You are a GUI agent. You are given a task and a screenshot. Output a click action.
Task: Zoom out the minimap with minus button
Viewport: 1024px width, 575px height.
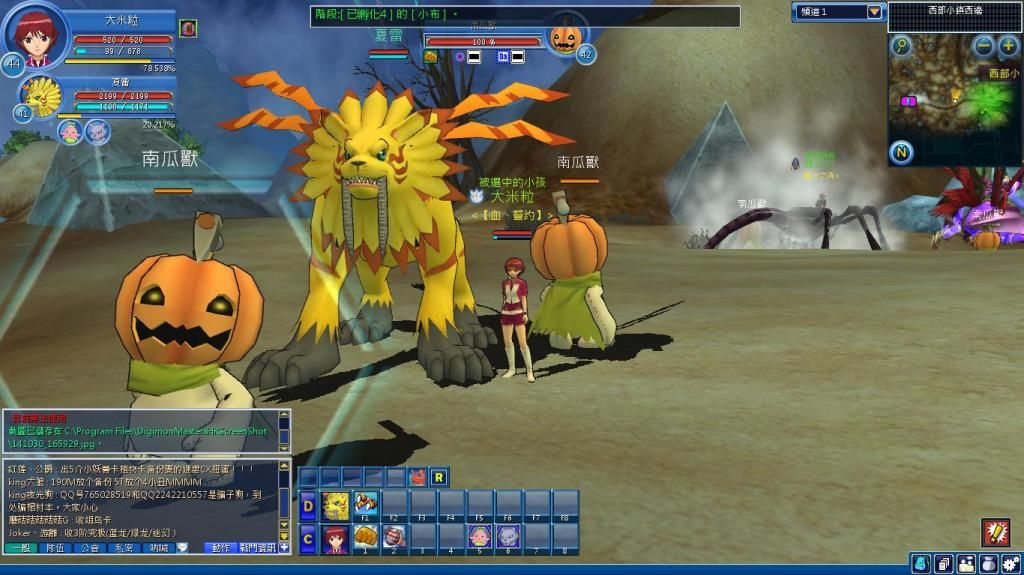984,46
